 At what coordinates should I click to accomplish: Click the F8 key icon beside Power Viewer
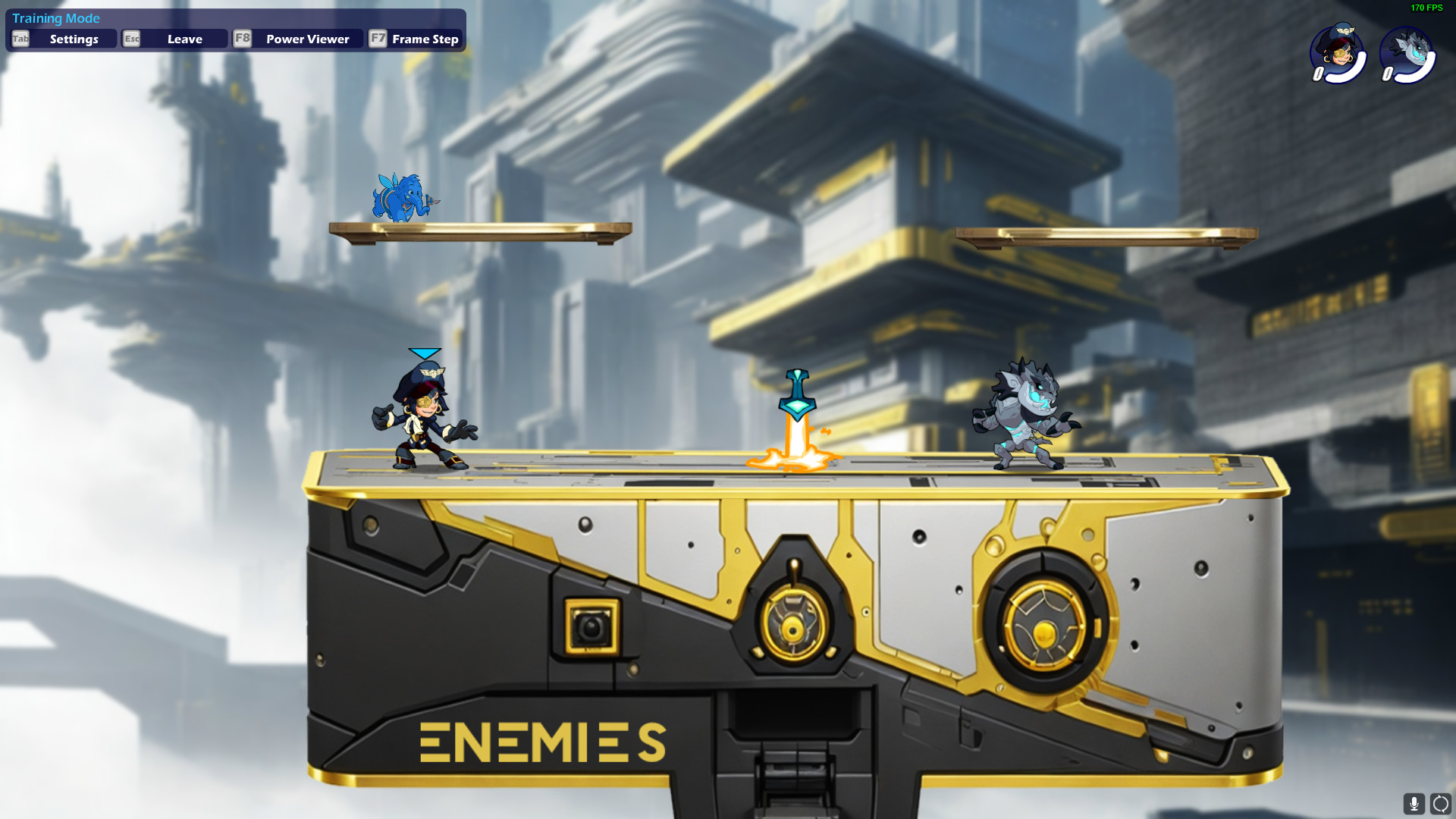tap(243, 39)
